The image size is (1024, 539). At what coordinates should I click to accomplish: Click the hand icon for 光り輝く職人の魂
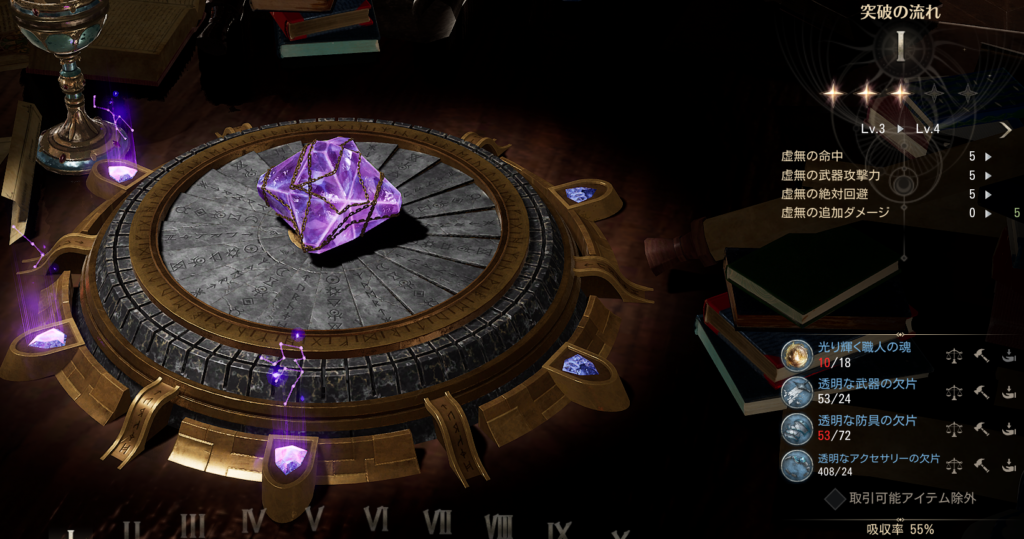coord(1008,354)
